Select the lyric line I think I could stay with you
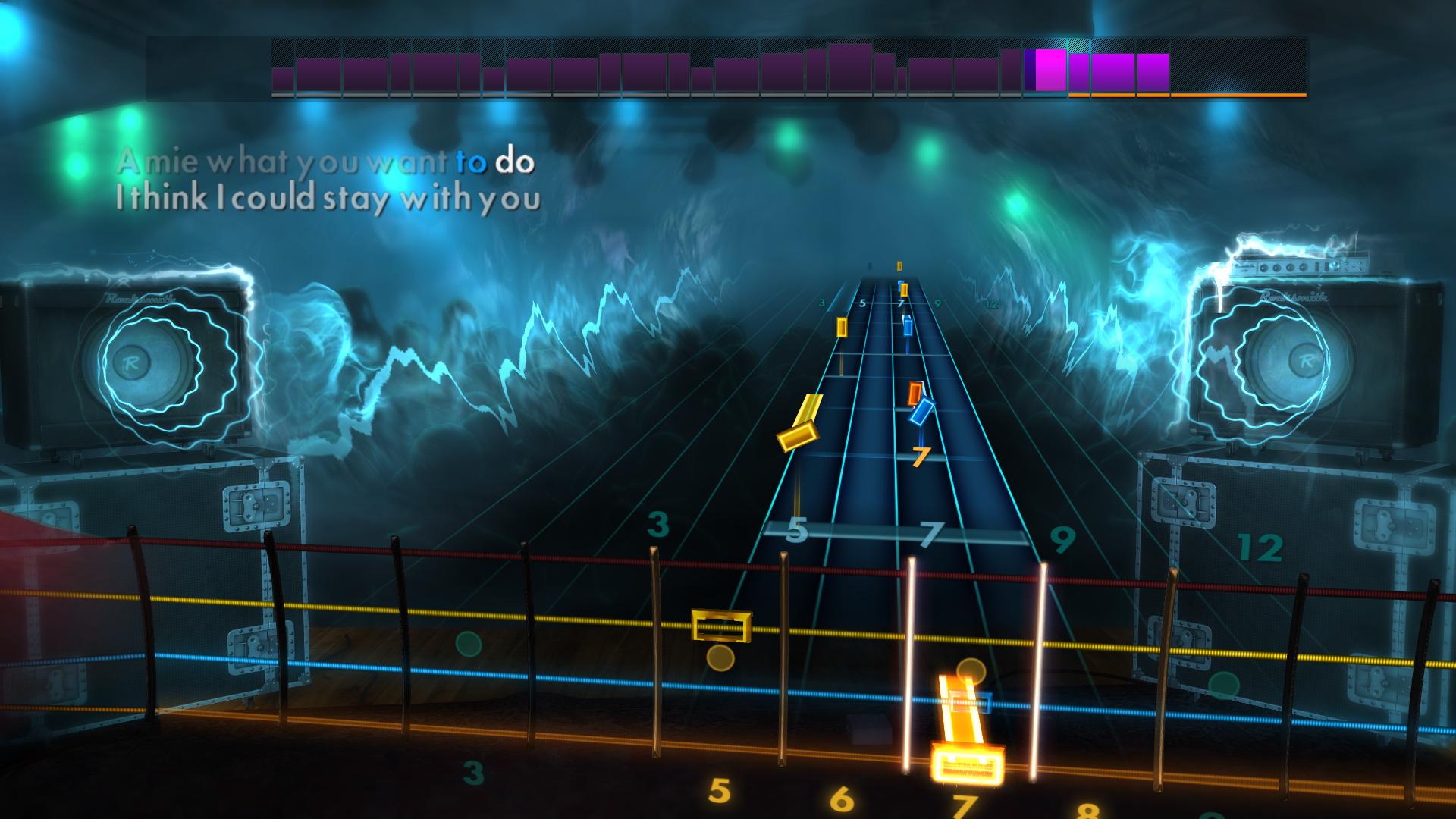The height and width of the screenshot is (819, 1456). pos(330,199)
